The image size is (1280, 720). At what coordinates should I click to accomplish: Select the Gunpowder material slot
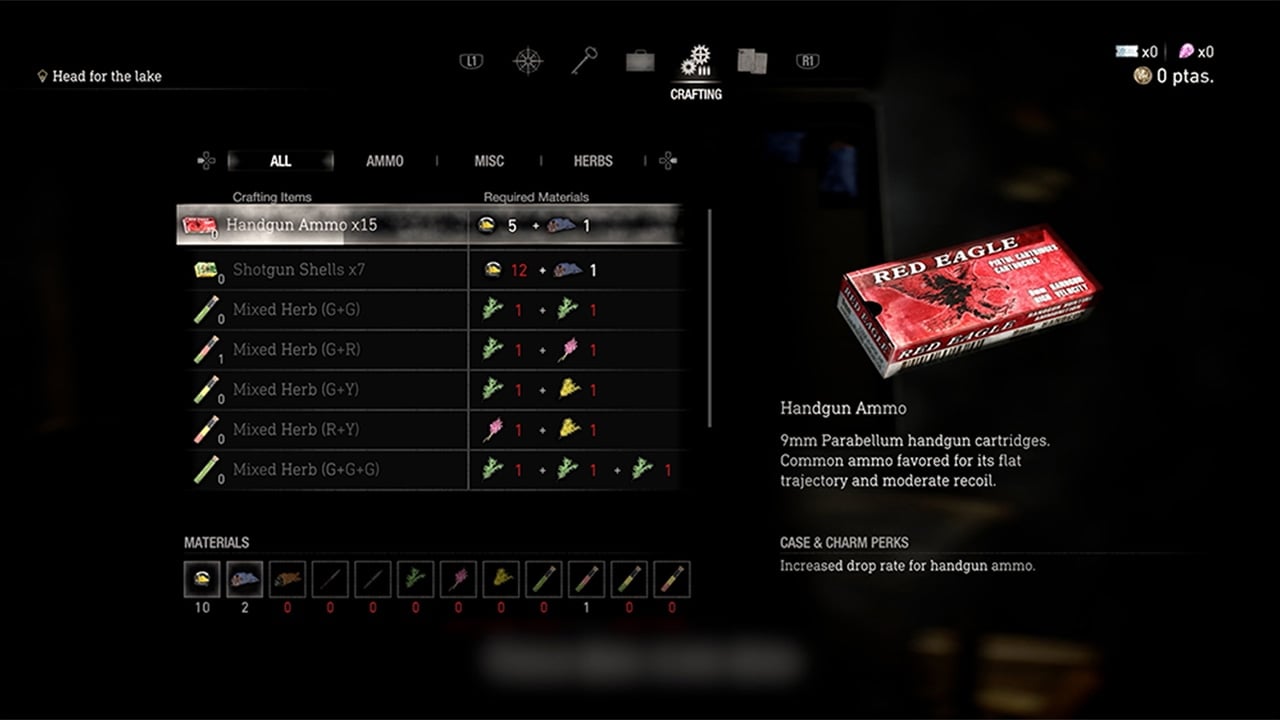[x=201, y=578]
